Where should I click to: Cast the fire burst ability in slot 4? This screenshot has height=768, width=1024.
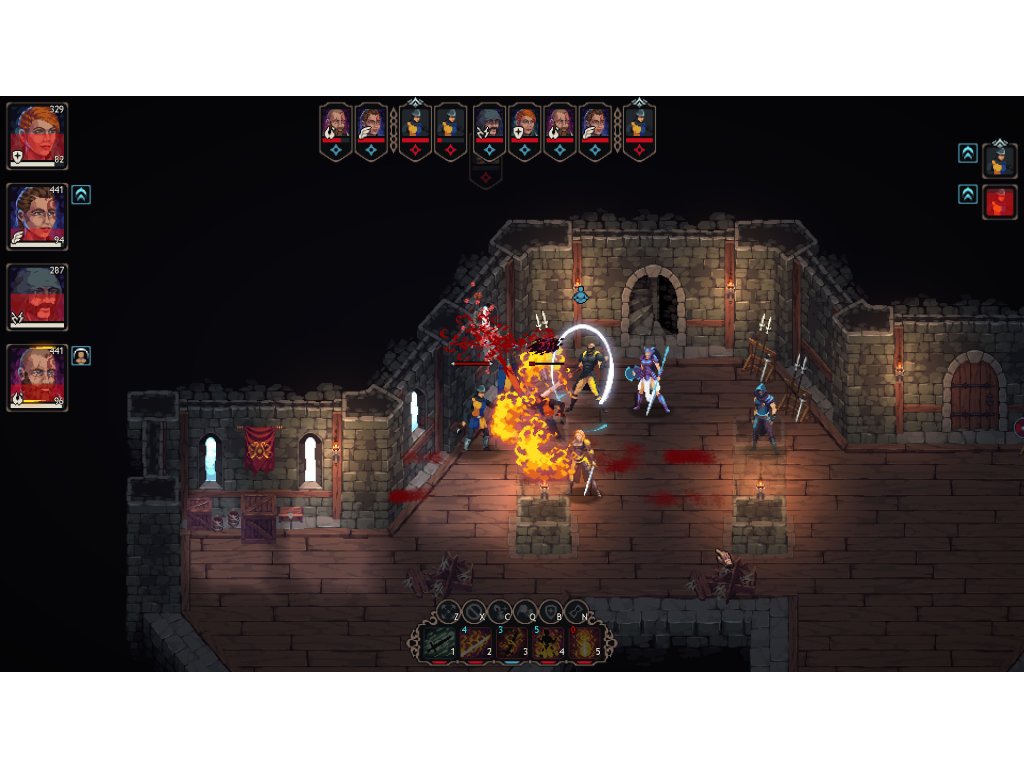pos(548,642)
